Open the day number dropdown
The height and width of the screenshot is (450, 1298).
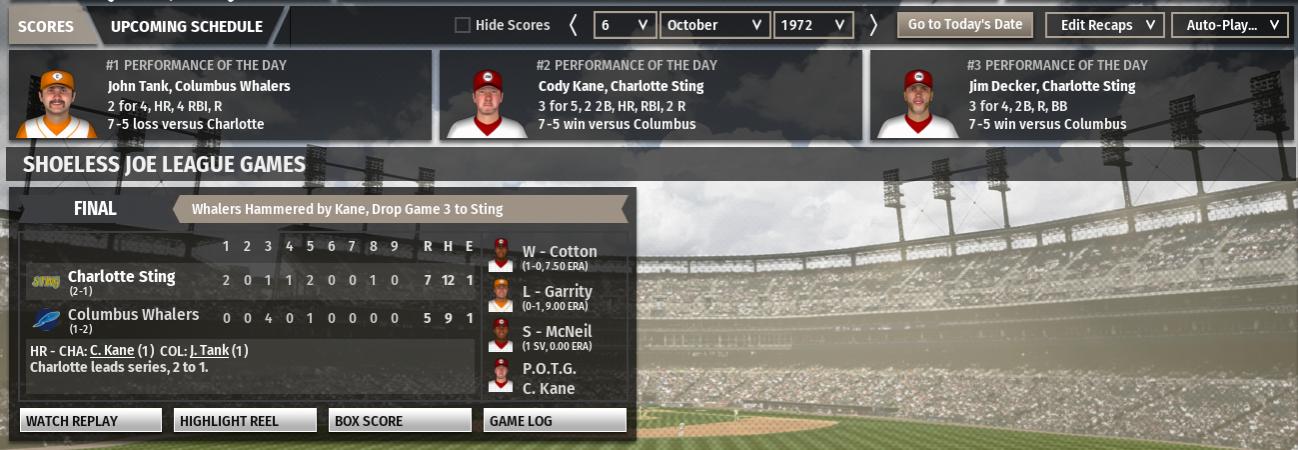(x=625, y=25)
